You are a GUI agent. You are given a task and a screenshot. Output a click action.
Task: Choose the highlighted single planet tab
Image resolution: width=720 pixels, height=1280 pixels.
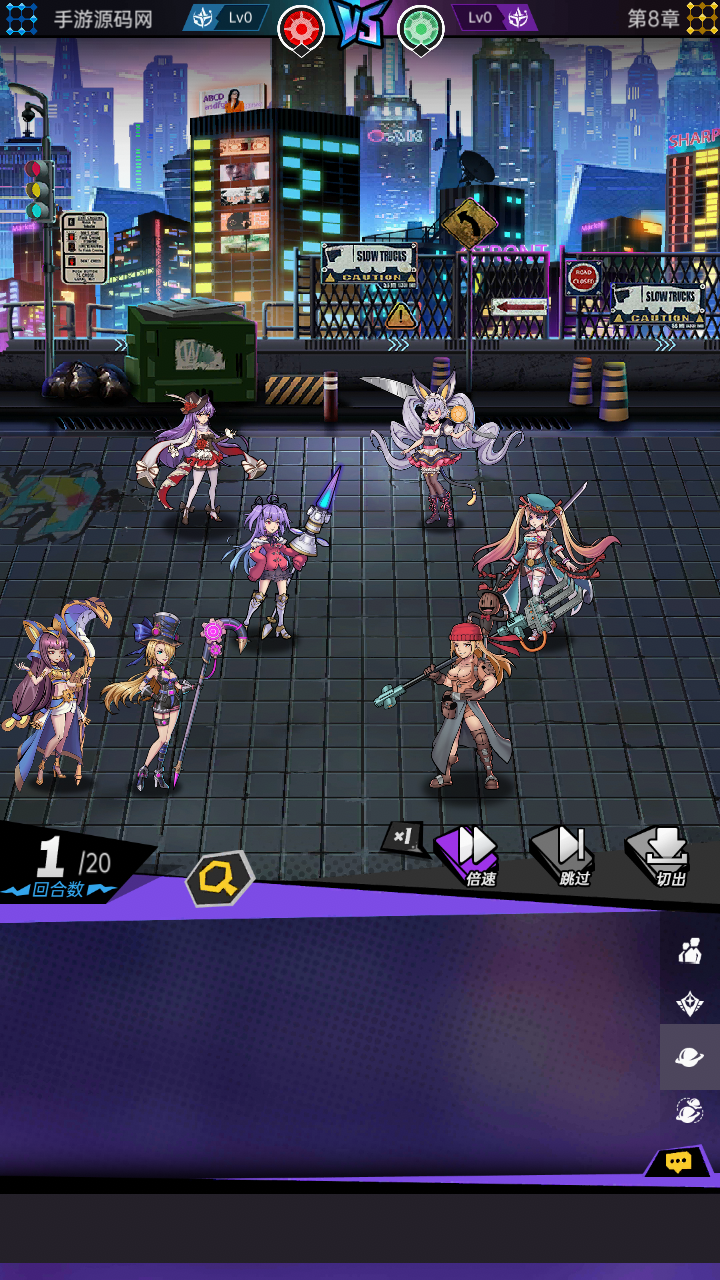(690, 1057)
